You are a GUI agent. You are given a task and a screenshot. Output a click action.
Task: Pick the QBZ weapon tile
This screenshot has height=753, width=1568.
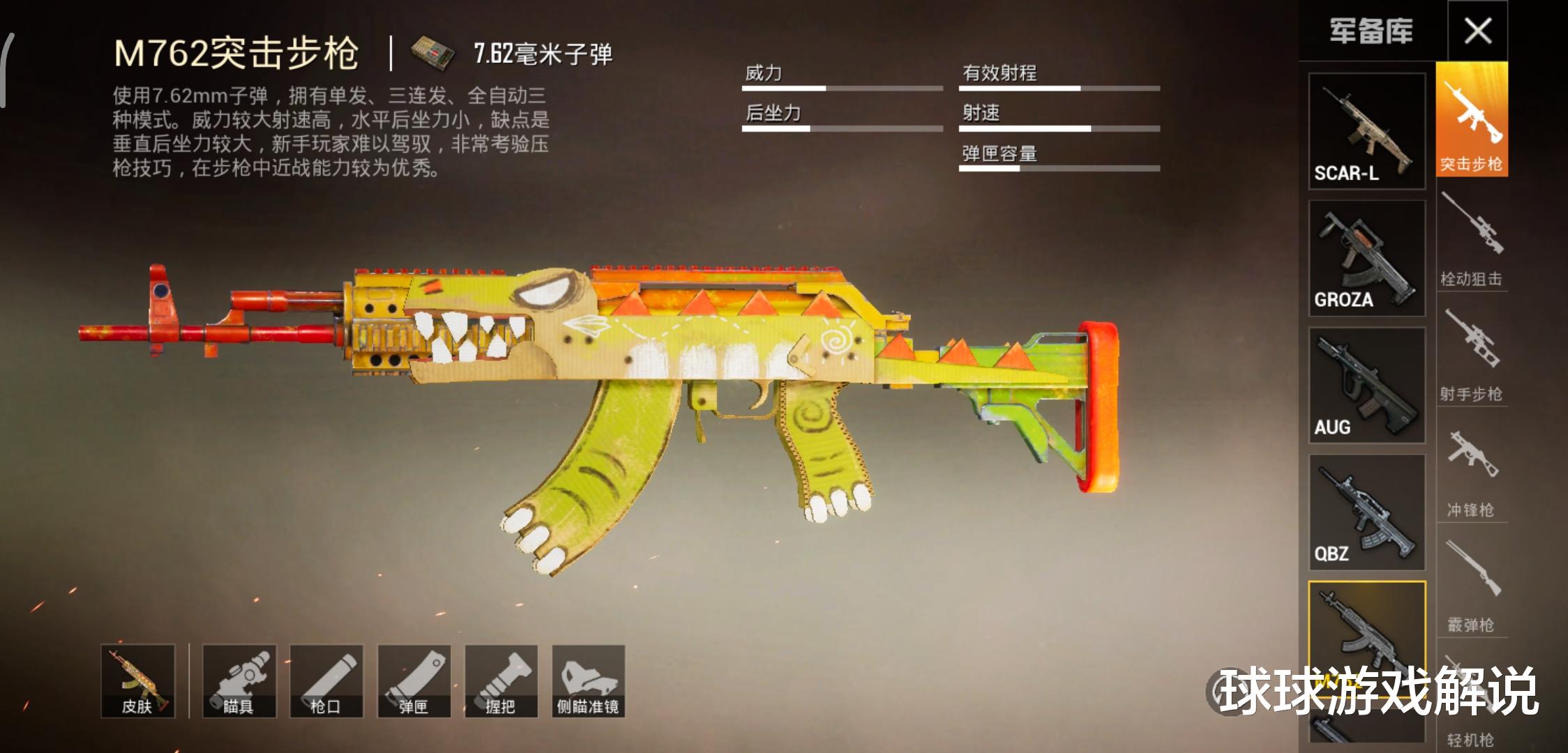coord(1366,512)
